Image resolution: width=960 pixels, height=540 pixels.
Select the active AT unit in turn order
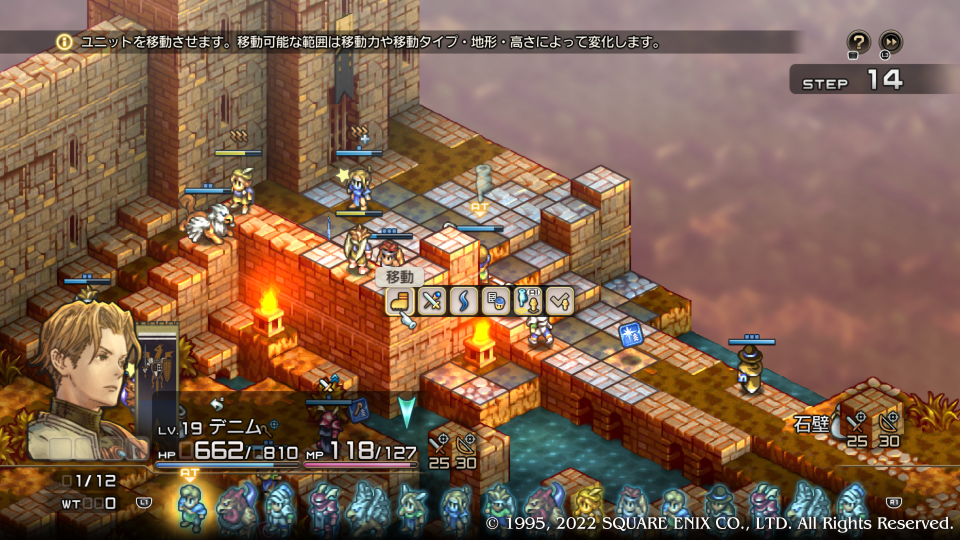(190, 505)
